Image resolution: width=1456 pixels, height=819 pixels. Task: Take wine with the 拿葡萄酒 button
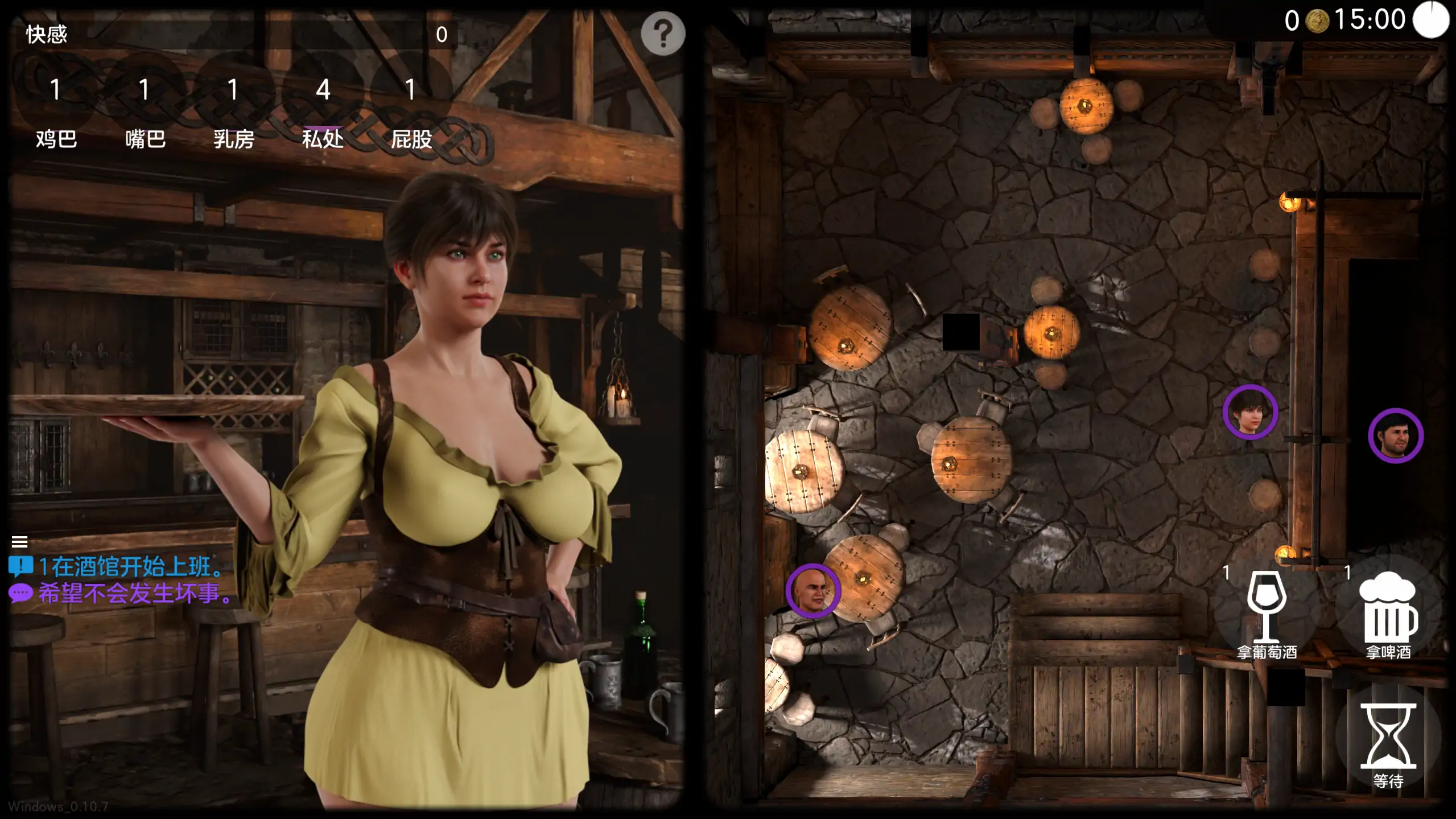(1266, 614)
